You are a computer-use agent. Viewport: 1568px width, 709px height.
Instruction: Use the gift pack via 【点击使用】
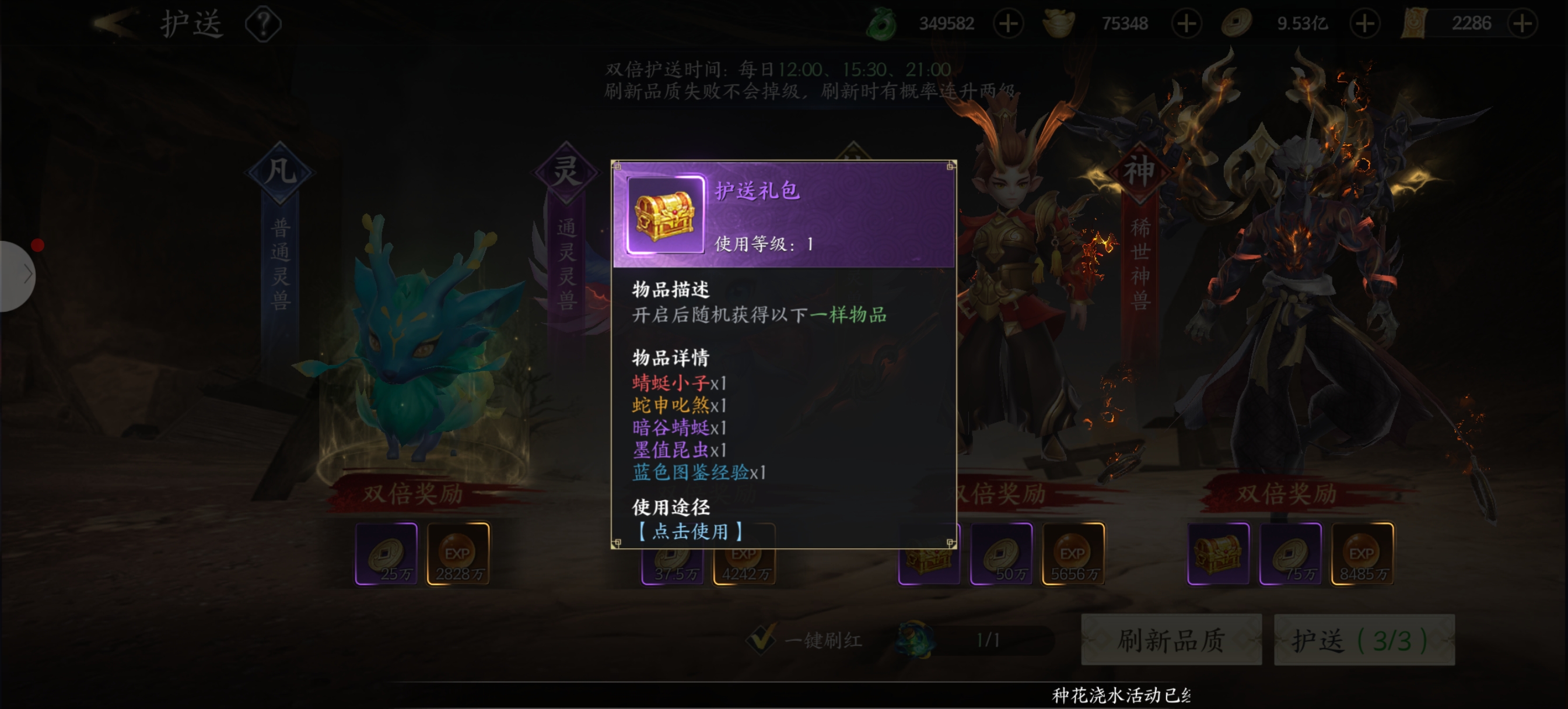pyautogui.click(x=689, y=531)
